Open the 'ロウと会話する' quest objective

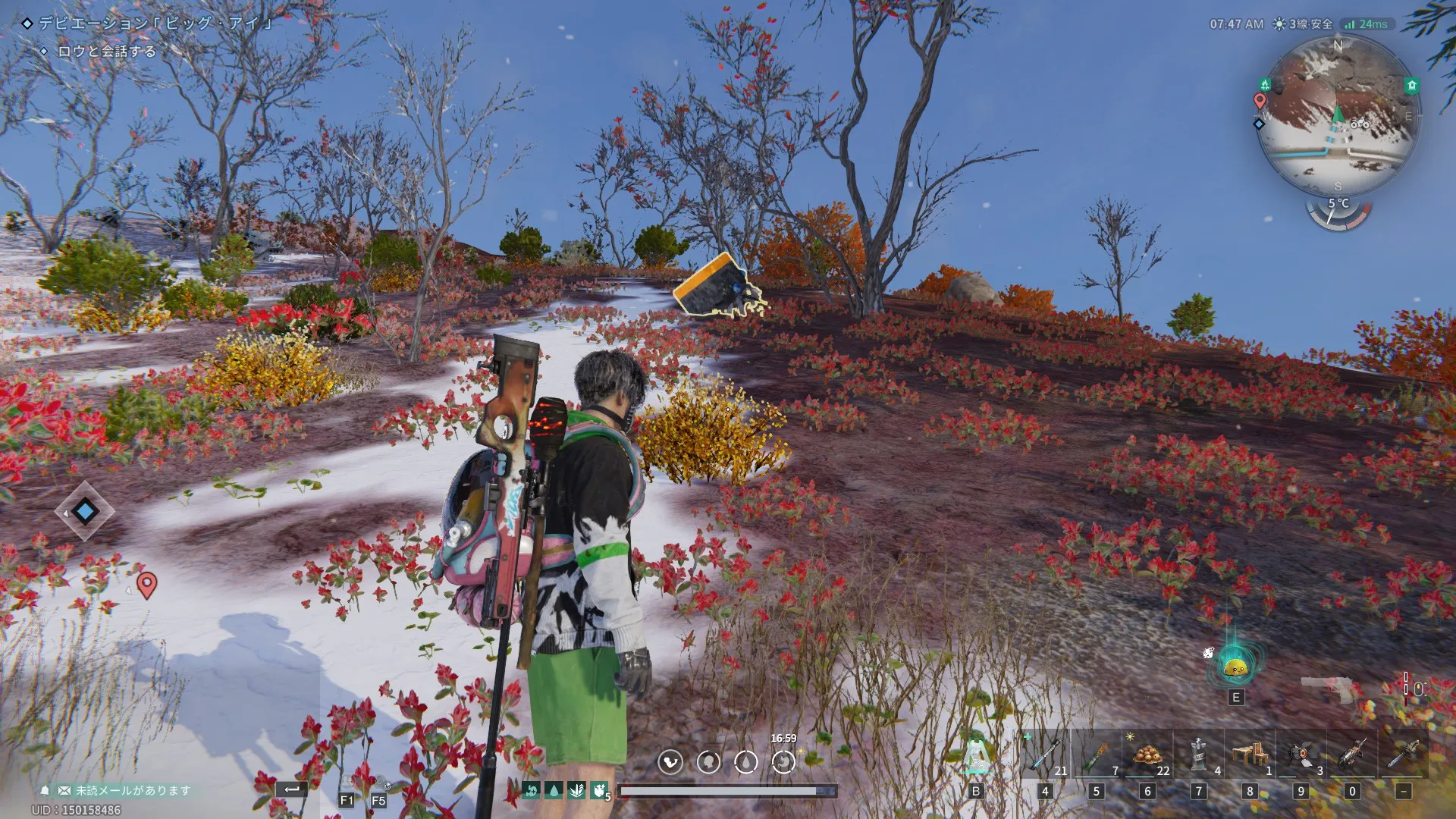tap(106, 52)
